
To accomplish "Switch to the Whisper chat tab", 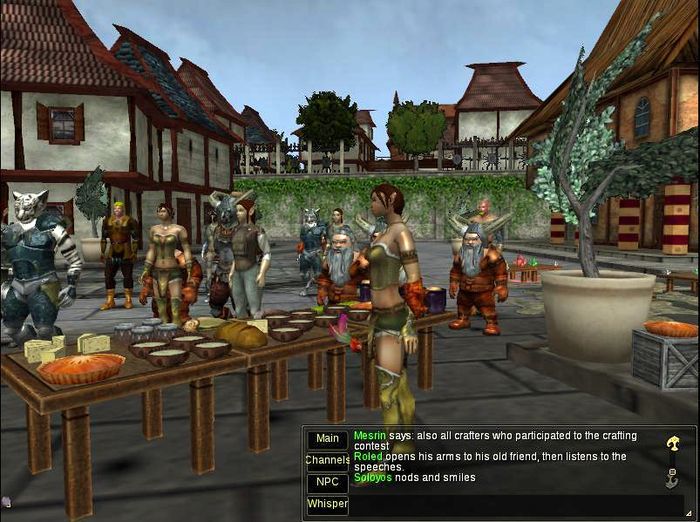I will coord(326,505).
